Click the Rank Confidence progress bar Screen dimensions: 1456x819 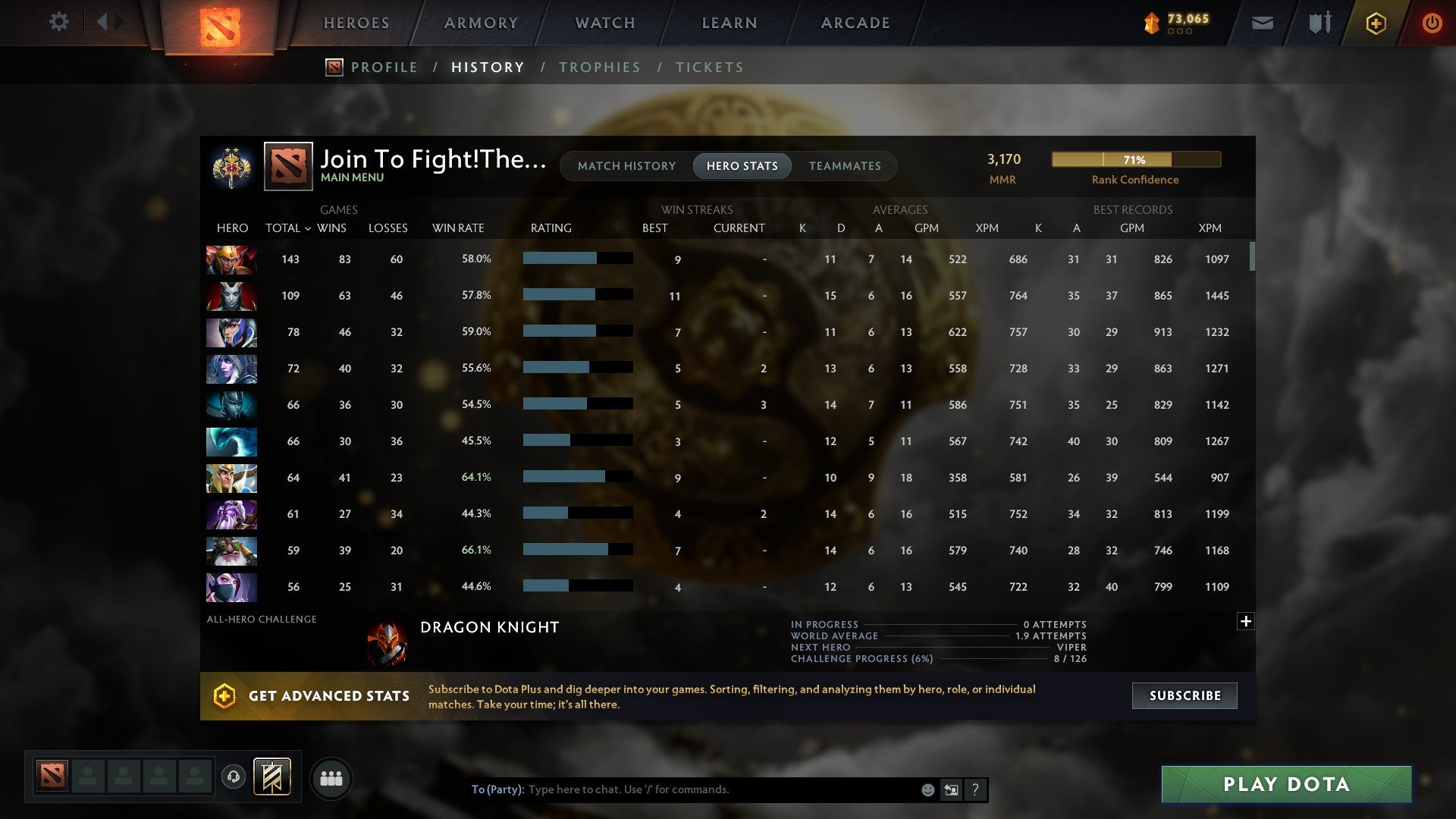click(1135, 159)
